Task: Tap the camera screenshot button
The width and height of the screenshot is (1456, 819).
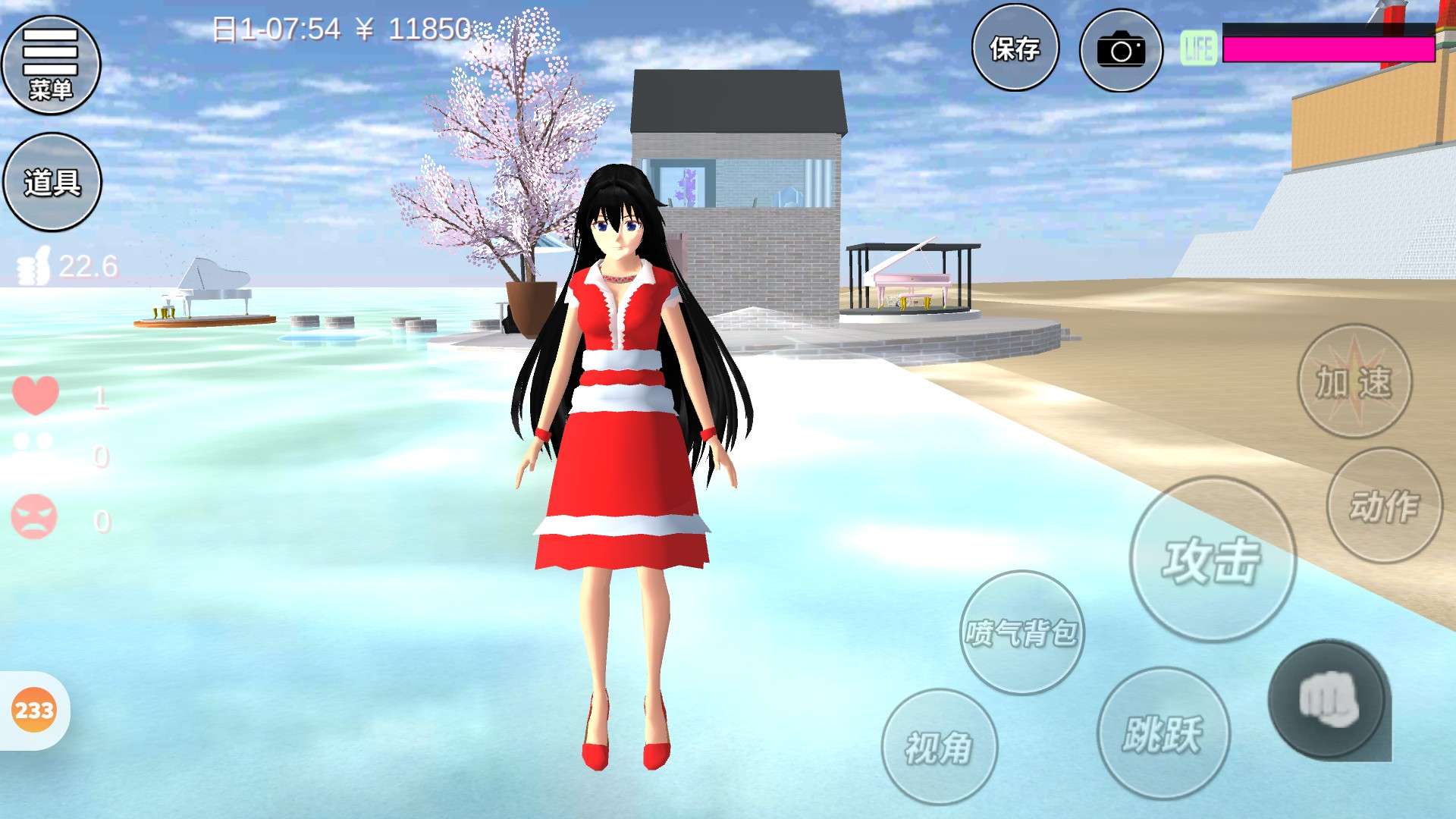Action: 1120,51
